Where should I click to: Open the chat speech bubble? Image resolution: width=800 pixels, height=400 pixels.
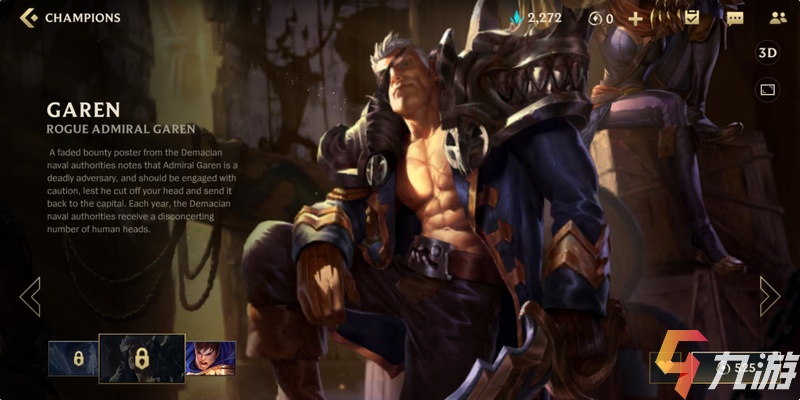[735, 18]
